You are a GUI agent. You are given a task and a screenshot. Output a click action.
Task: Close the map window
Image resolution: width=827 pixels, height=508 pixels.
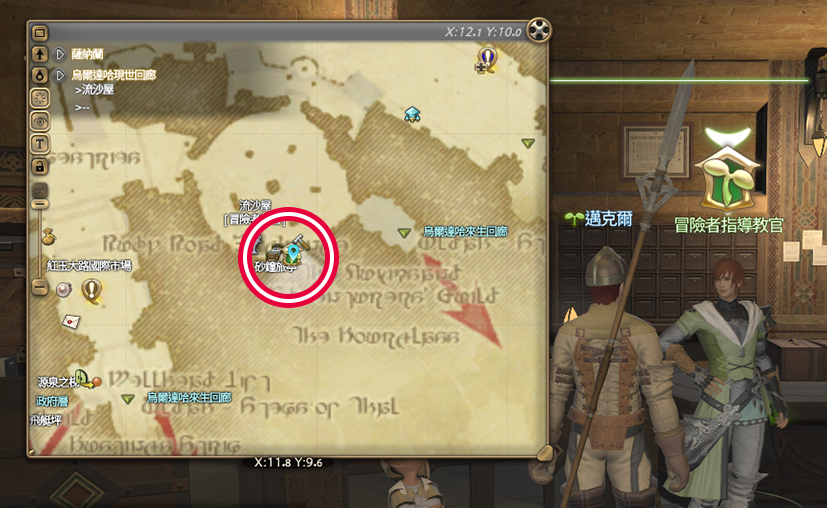click(x=539, y=31)
